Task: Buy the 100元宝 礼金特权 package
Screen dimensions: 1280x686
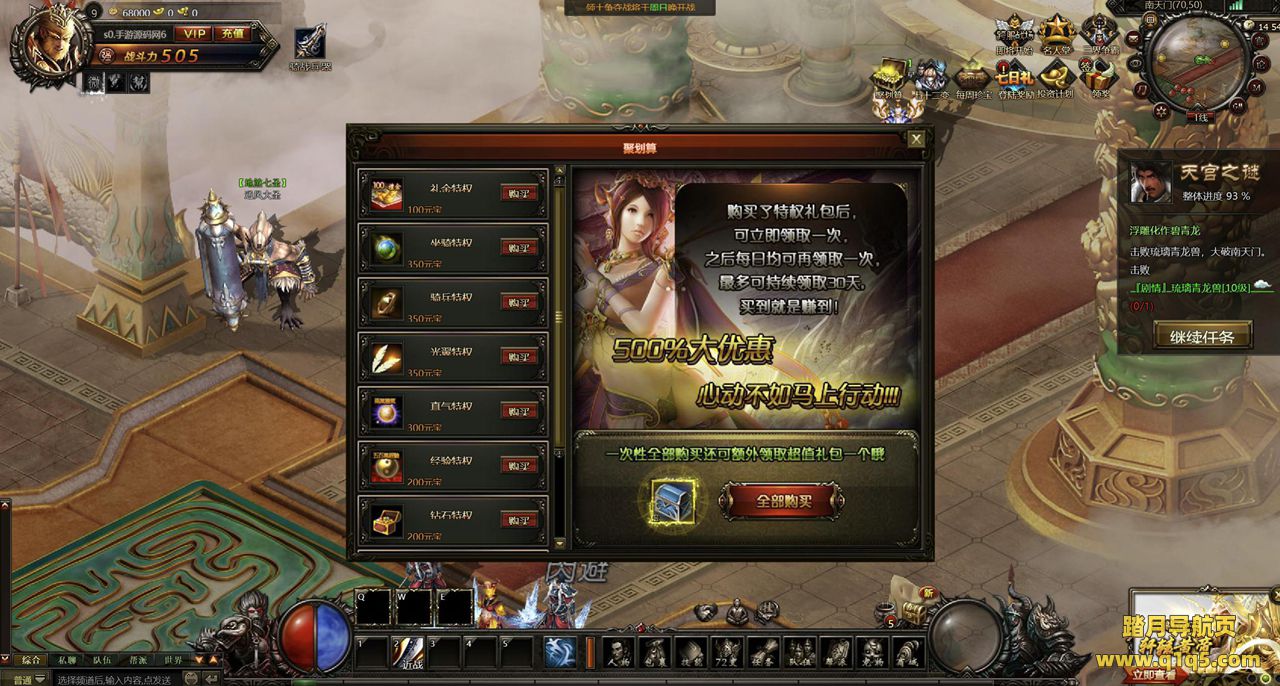Action: pyautogui.click(x=519, y=193)
